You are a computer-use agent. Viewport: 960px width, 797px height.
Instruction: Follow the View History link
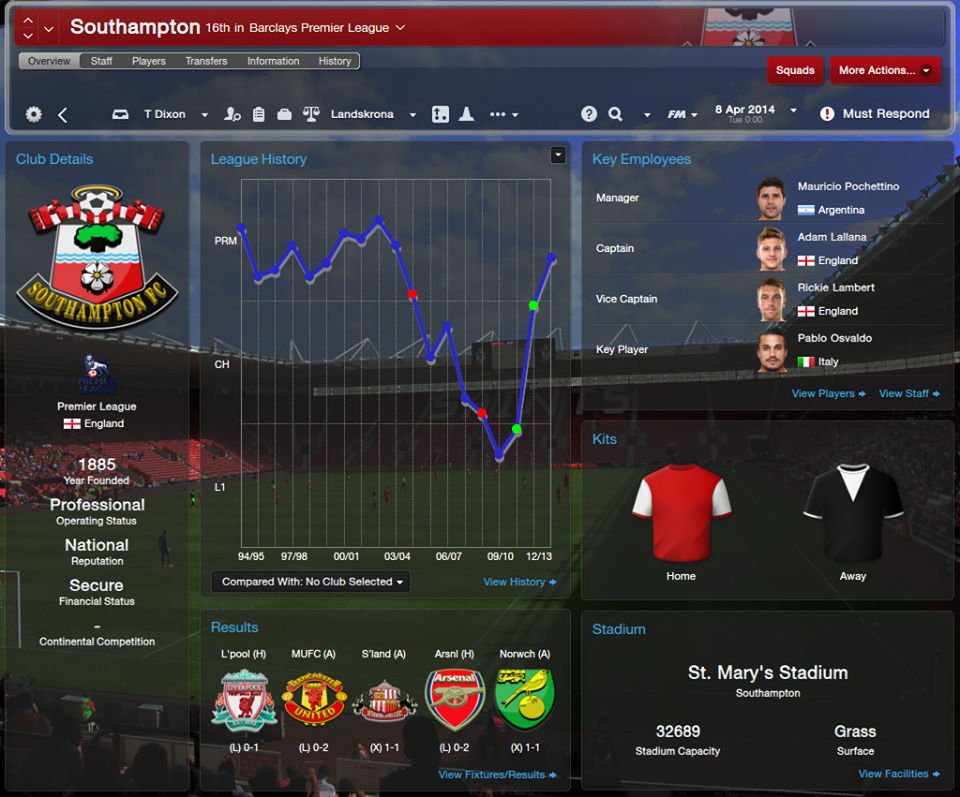pyautogui.click(x=519, y=582)
